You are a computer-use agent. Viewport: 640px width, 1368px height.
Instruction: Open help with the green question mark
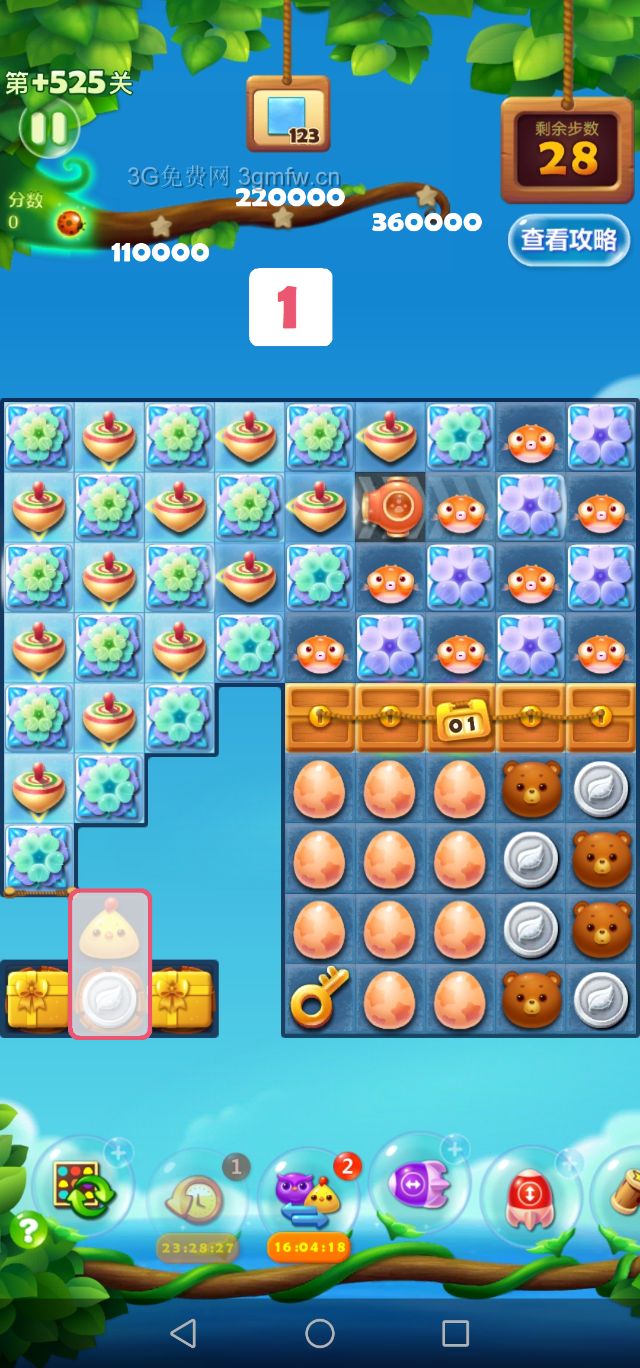[29, 1231]
